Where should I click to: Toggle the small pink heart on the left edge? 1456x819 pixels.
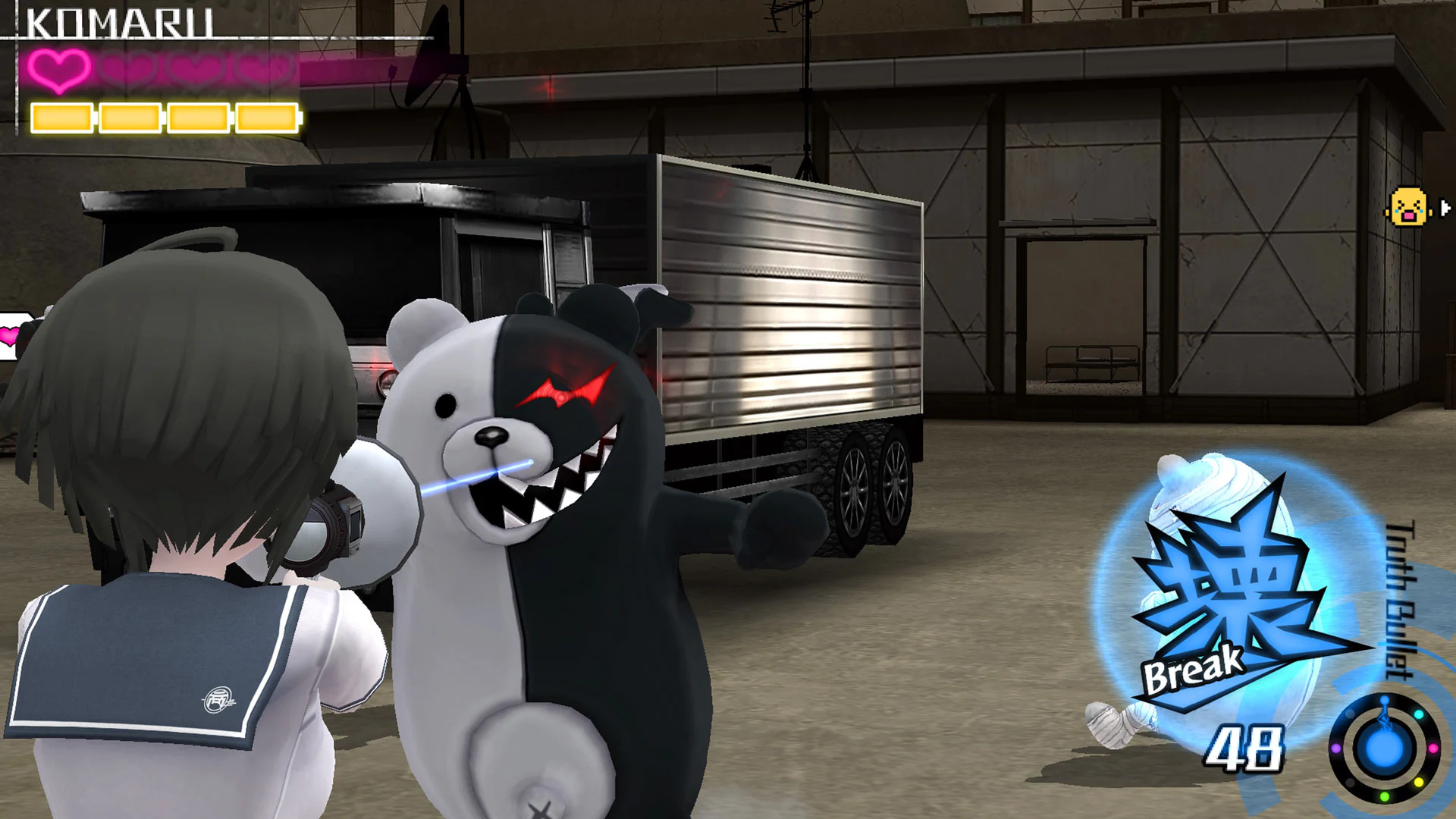(9, 336)
